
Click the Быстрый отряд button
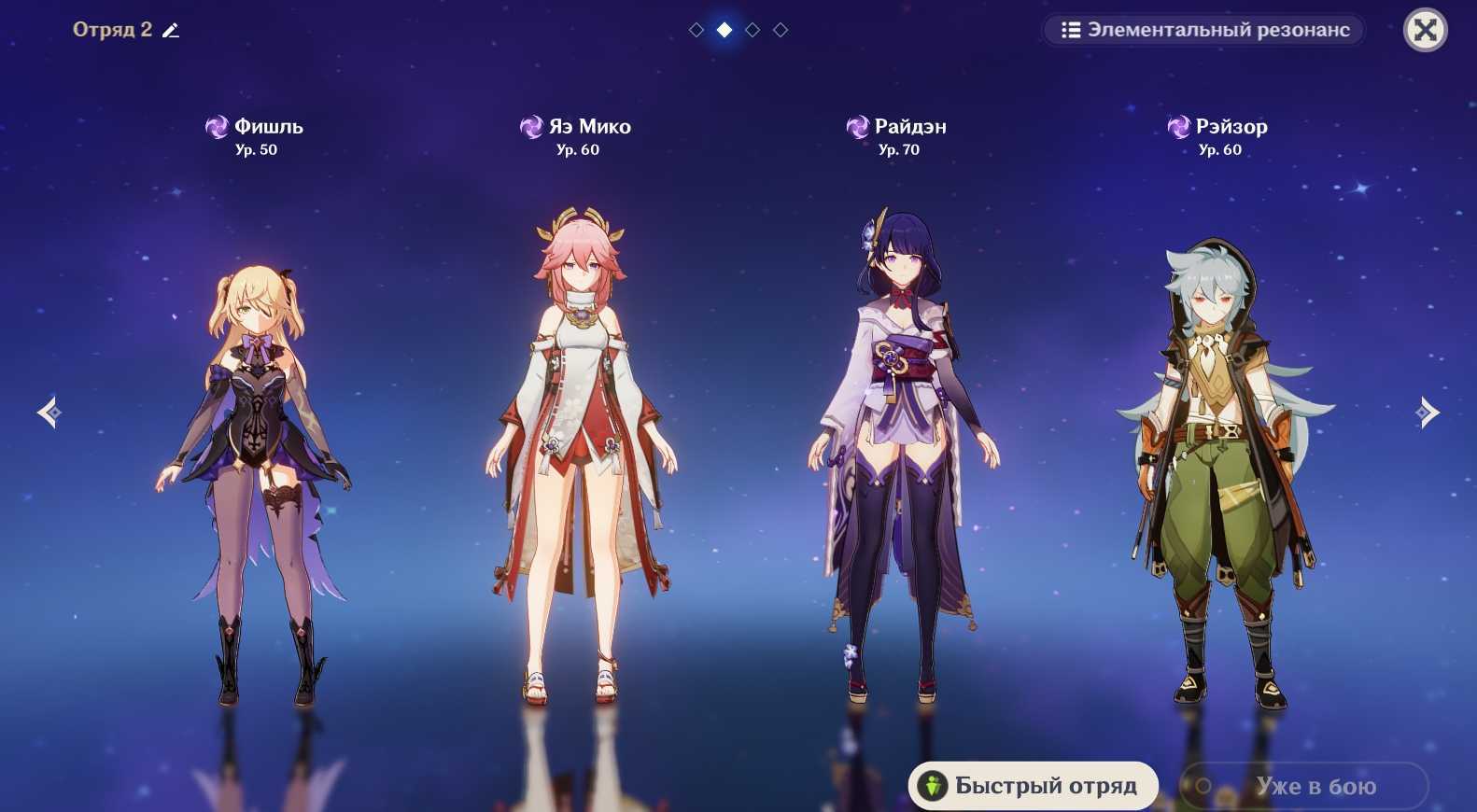[1033, 786]
